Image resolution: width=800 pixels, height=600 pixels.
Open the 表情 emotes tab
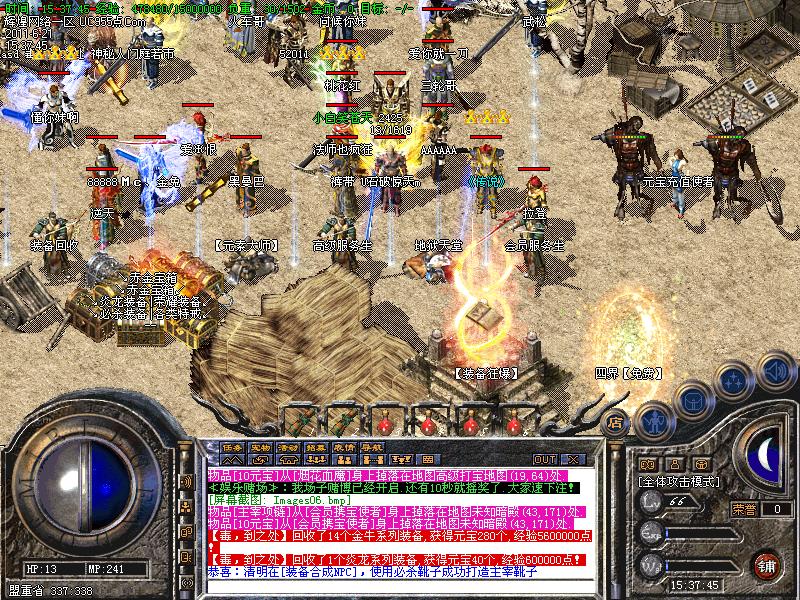[345, 446]
